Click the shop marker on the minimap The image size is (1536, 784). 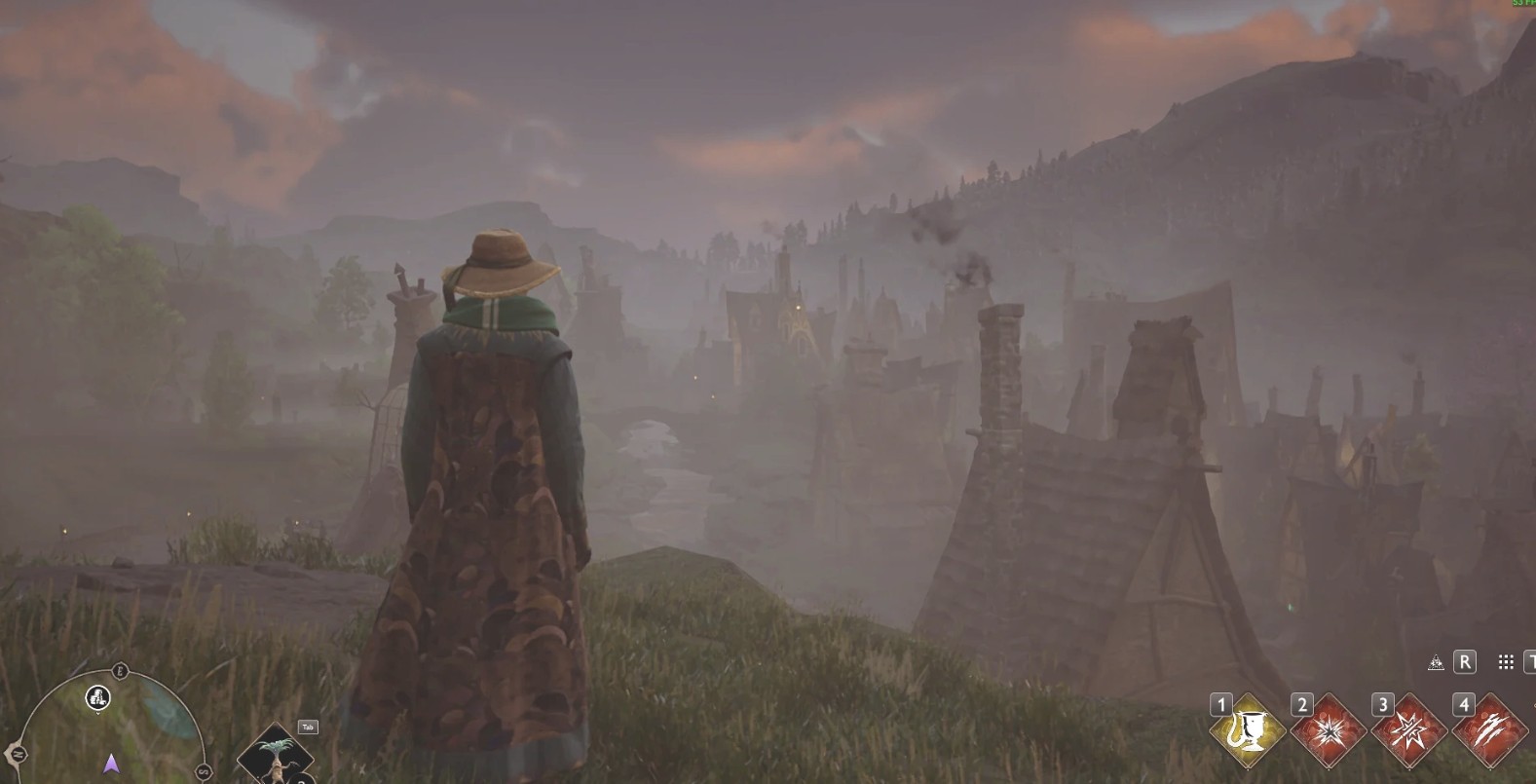click(97, 696)
